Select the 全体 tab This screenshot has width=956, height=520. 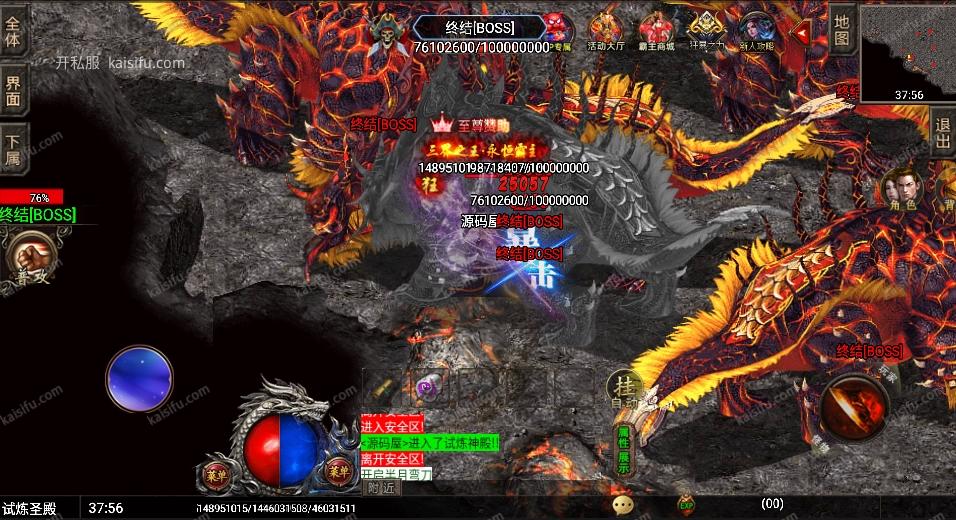click(x=14, y=33)
